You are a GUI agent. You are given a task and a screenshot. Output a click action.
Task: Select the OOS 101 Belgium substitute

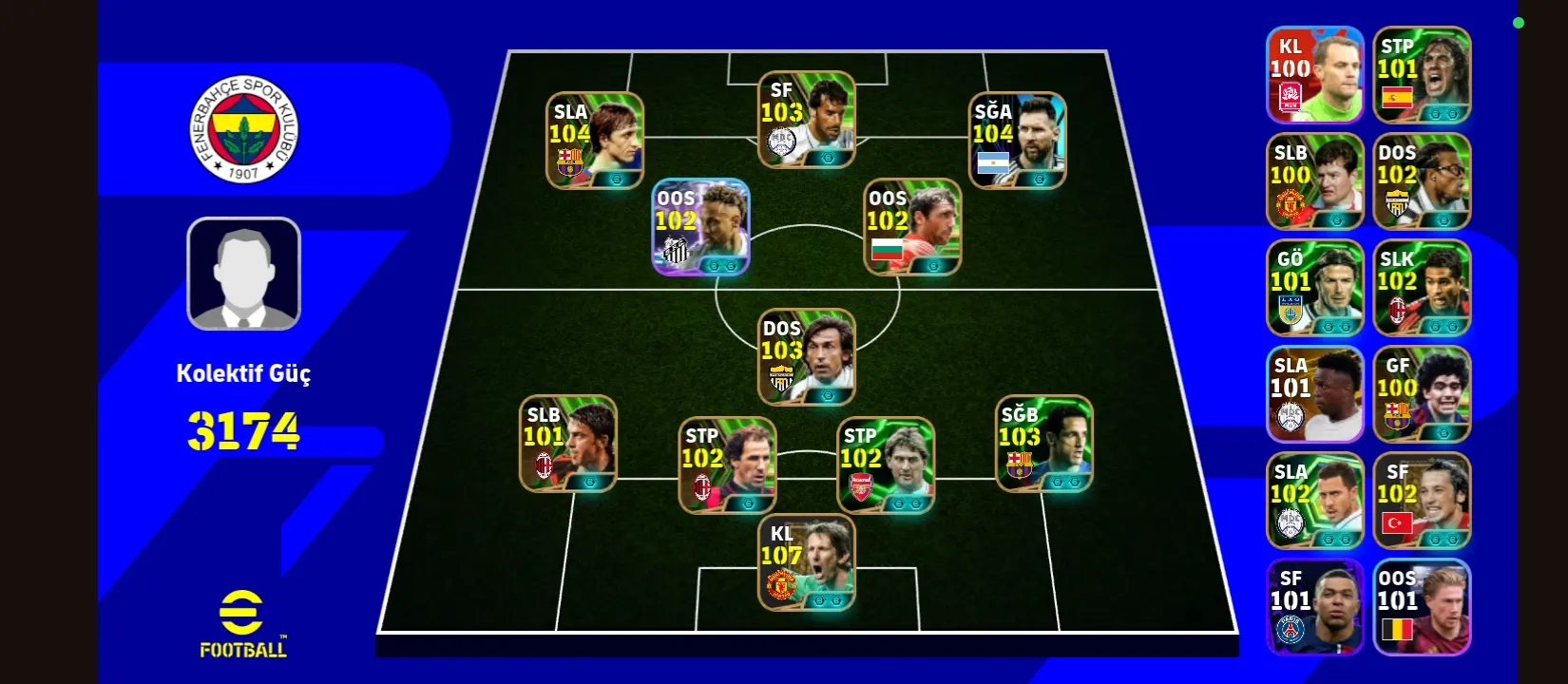(1422, 607)
